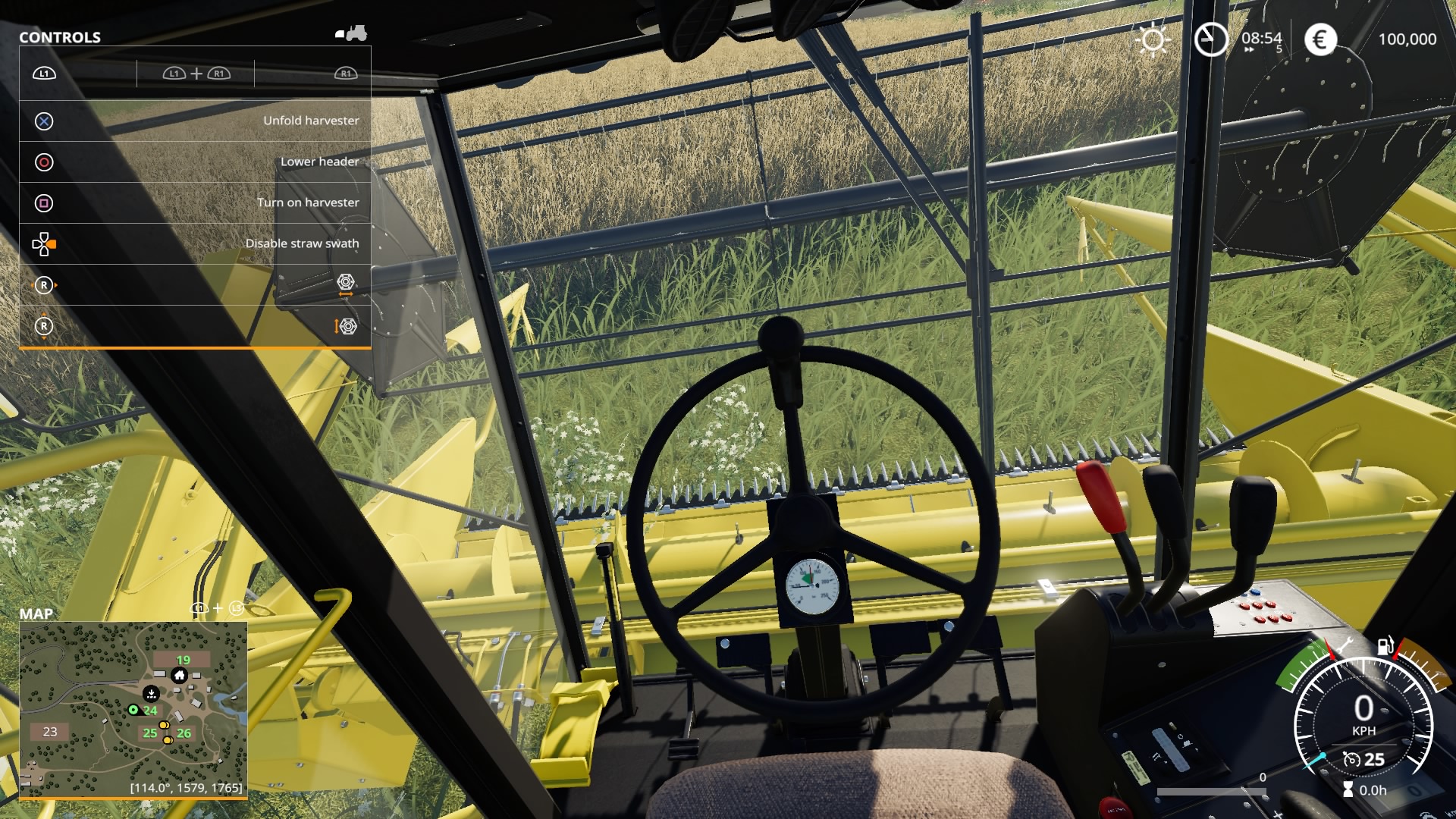This screenshot has height=819, width=1456.
Task: Click the sun weather icon
Action: [1153, 39]
